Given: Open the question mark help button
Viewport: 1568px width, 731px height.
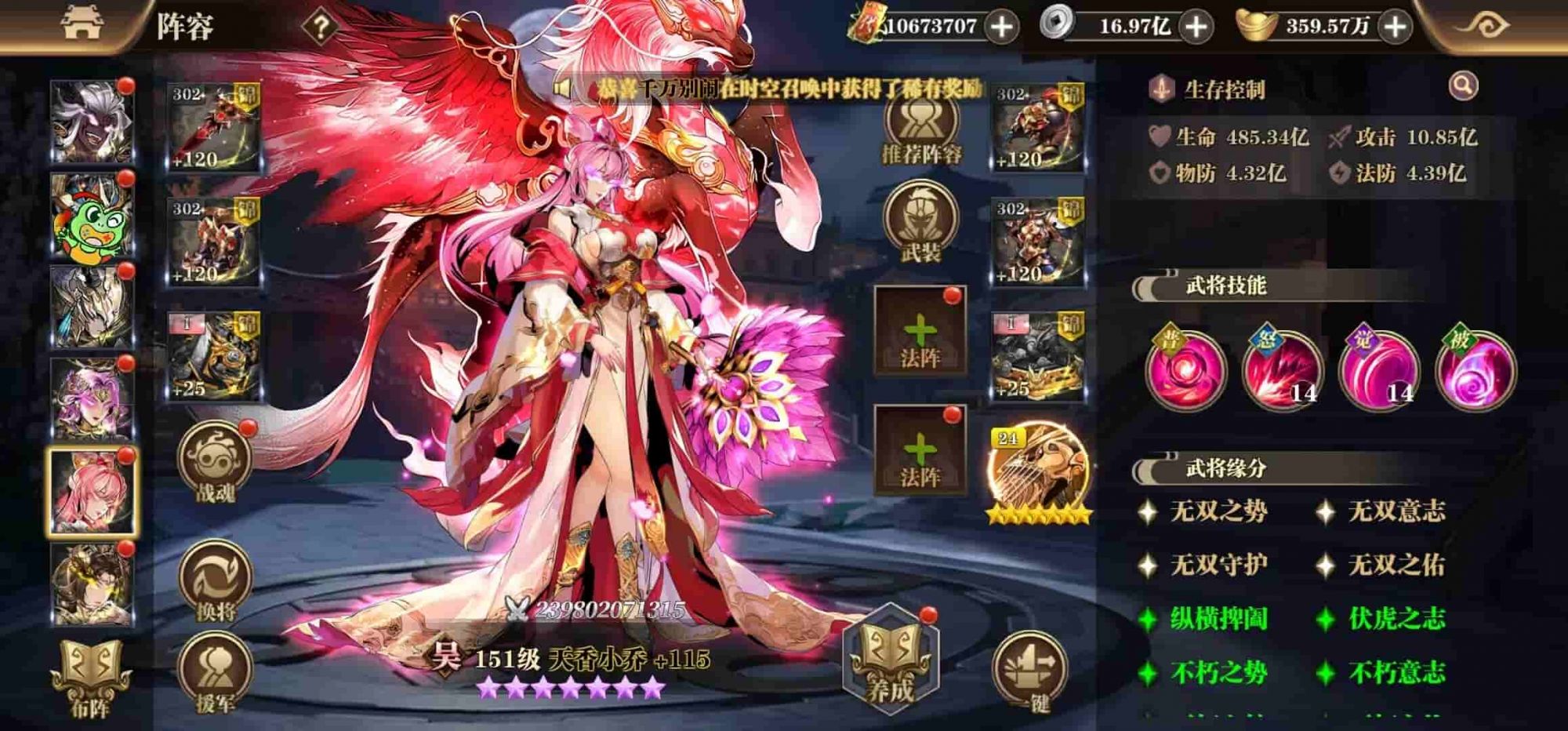Looking at the screenshot, I should pyautogui.click(x=320, y=27).
